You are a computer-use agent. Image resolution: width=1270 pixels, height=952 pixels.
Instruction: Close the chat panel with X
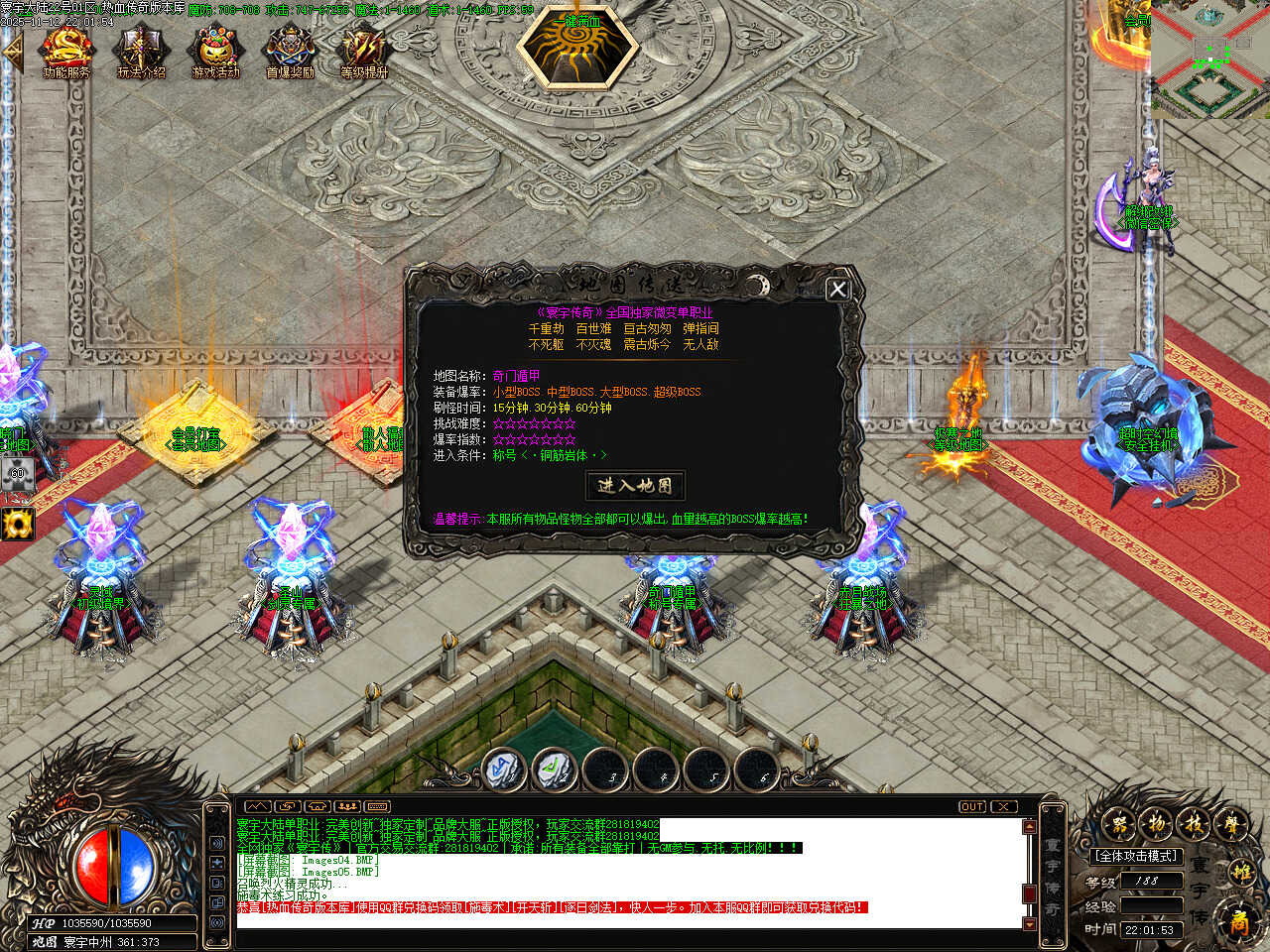1004,806
